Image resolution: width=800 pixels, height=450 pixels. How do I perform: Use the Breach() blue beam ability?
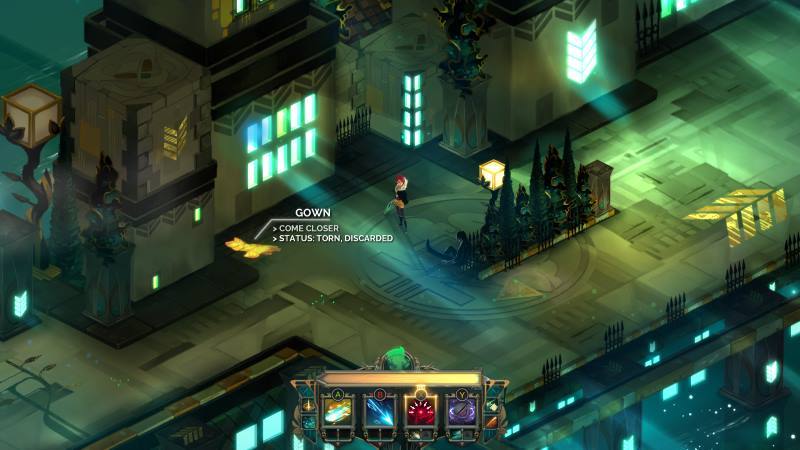click(379, 411)
